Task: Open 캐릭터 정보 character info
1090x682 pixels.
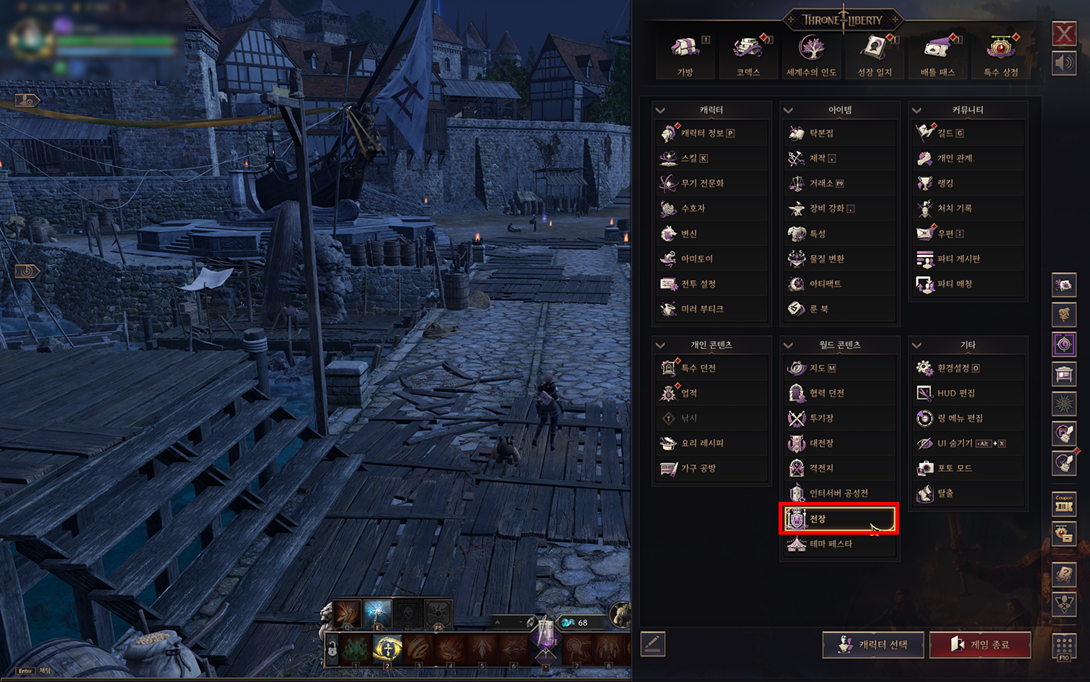Action: [x=708, y=133]
